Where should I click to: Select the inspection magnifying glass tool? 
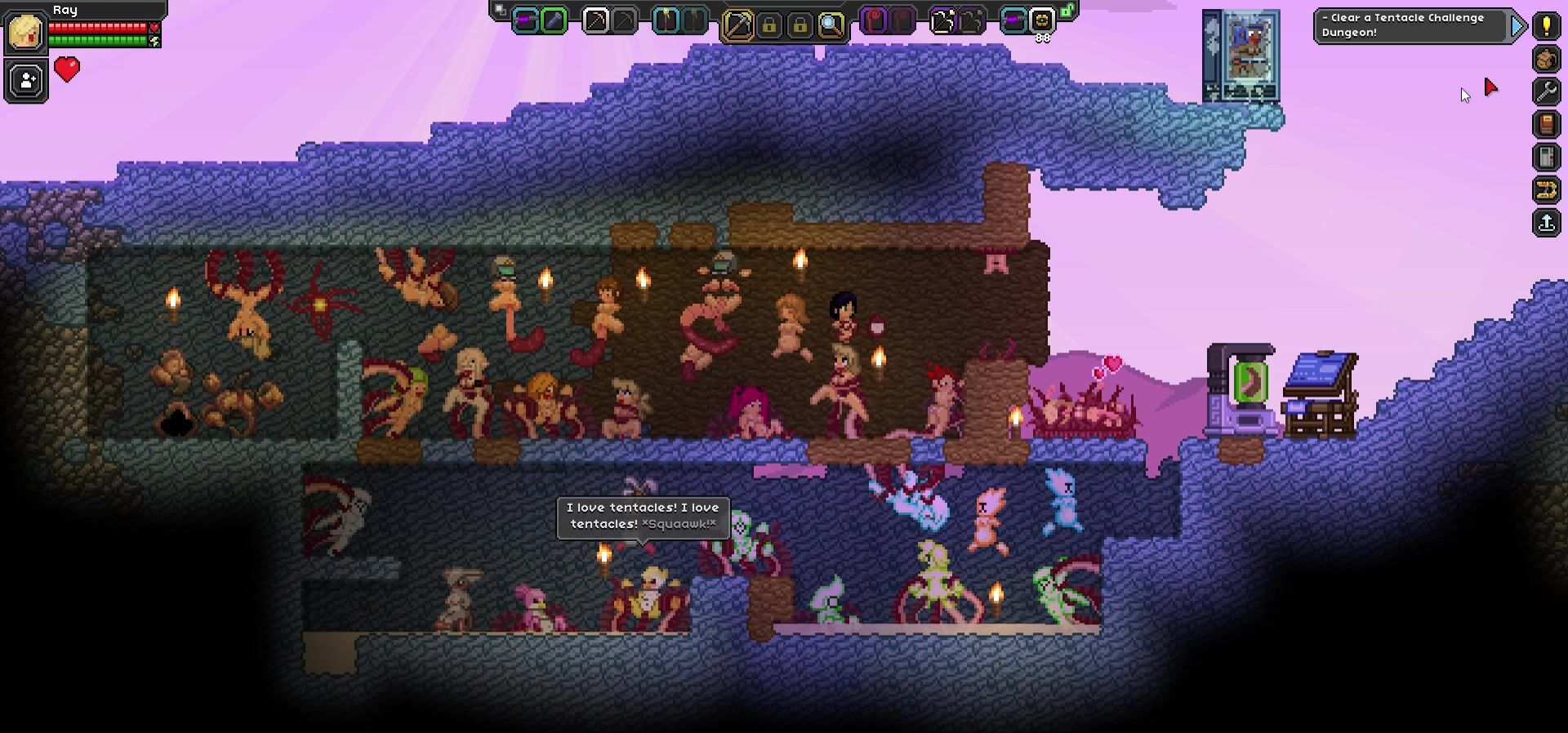(831, 25)
